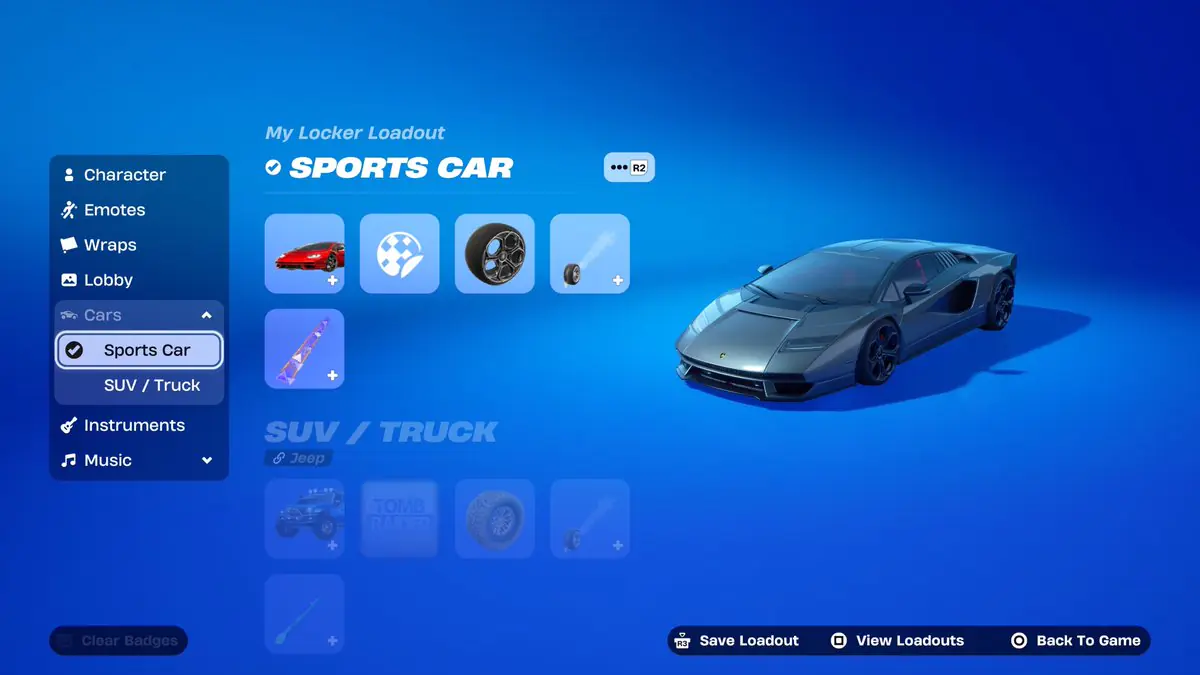
Task: Switch to the Wraps category
Action: pyautogui.click(x=110, y=245)
